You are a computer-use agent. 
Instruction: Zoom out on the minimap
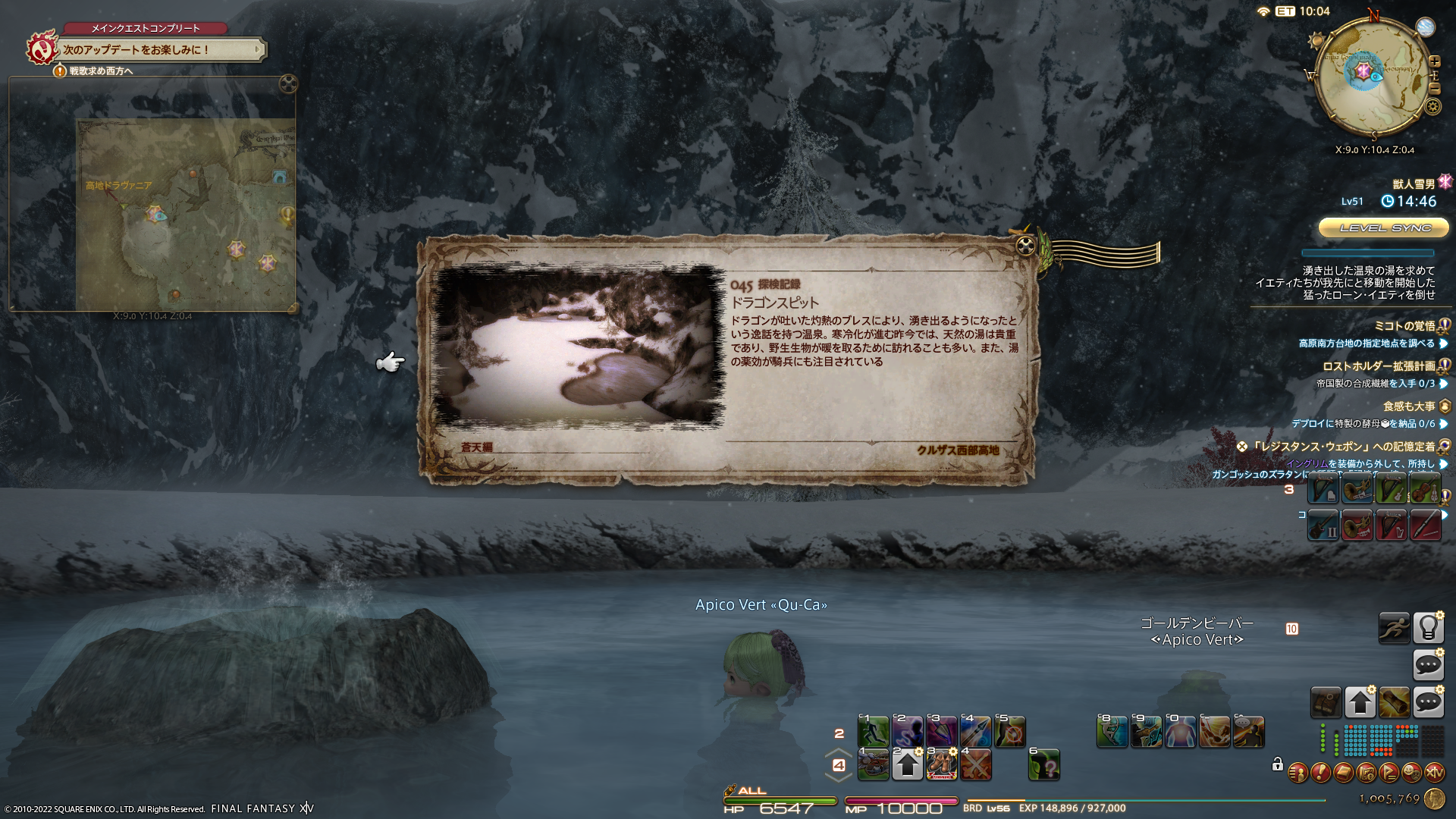tap(1434, 89)
